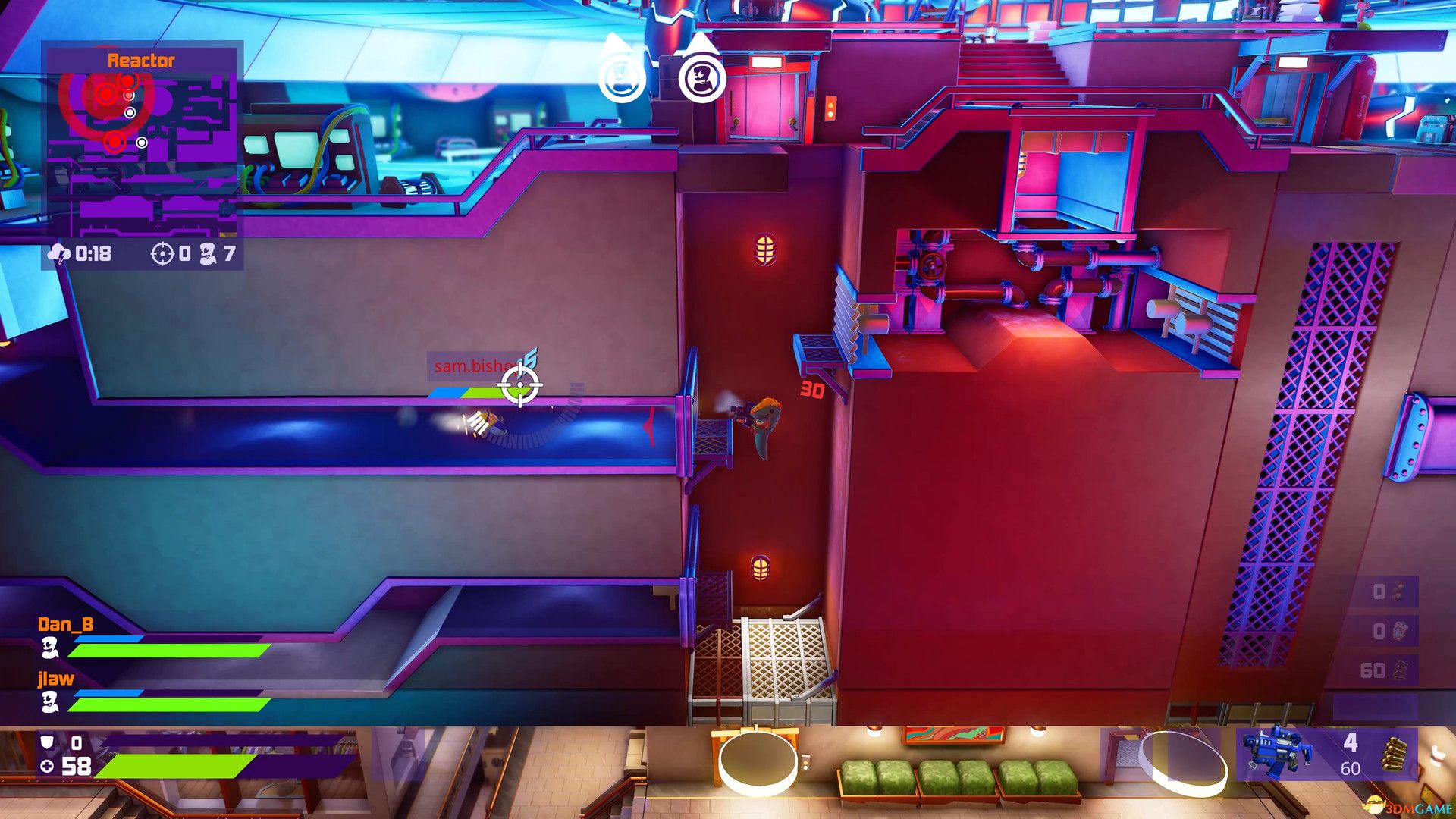
Task: Select the crosshair kill-count icon
Action: pyautogui.click(x=162, y=255)
